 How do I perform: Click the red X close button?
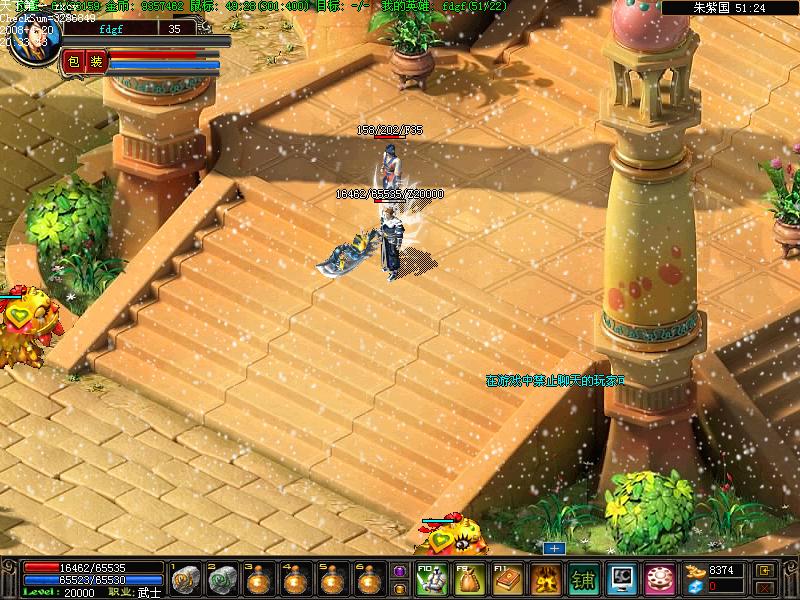pyautogui.click(x=765, y=587)
